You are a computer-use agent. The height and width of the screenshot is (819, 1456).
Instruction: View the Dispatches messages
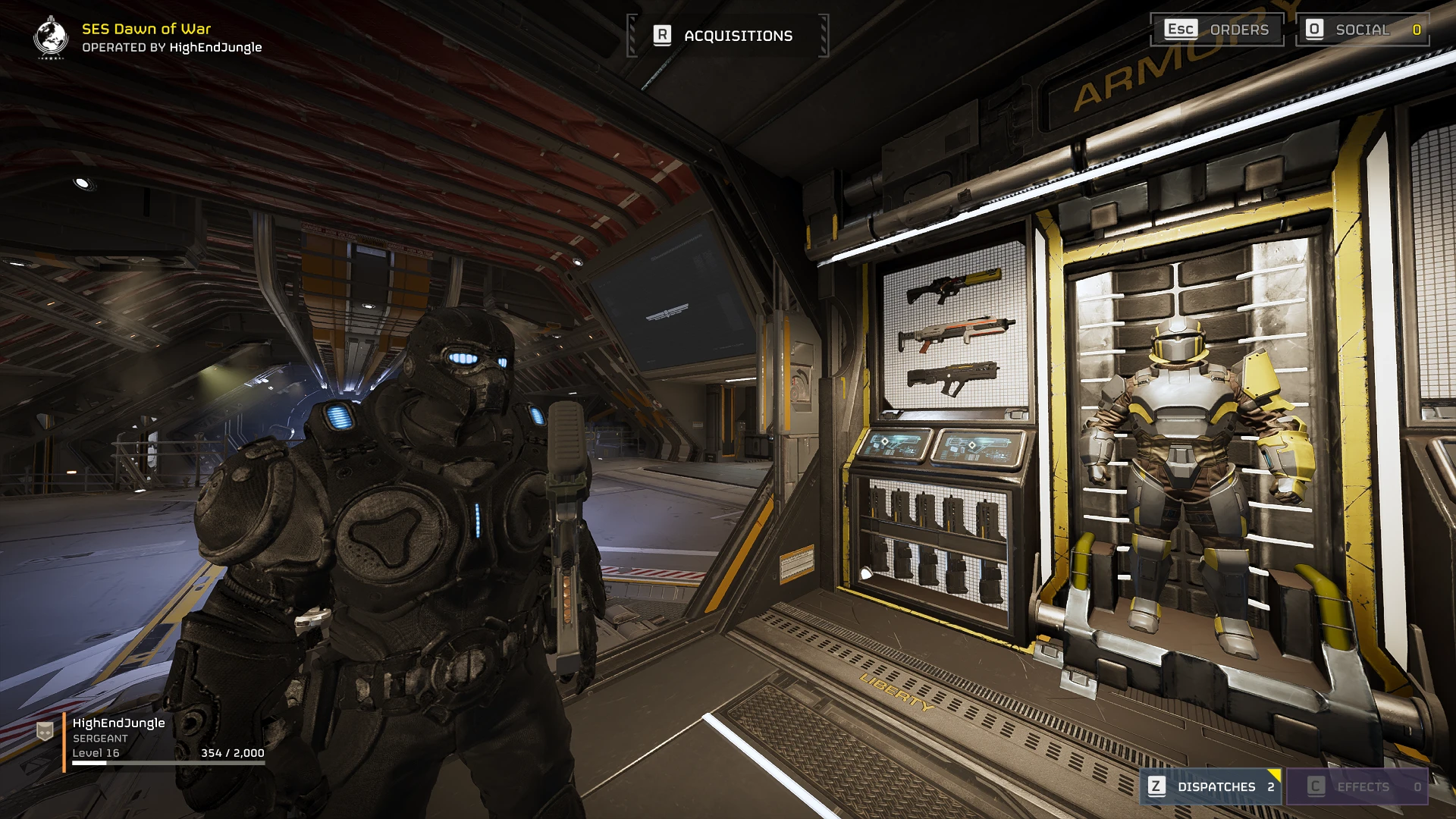point(1211,786)
